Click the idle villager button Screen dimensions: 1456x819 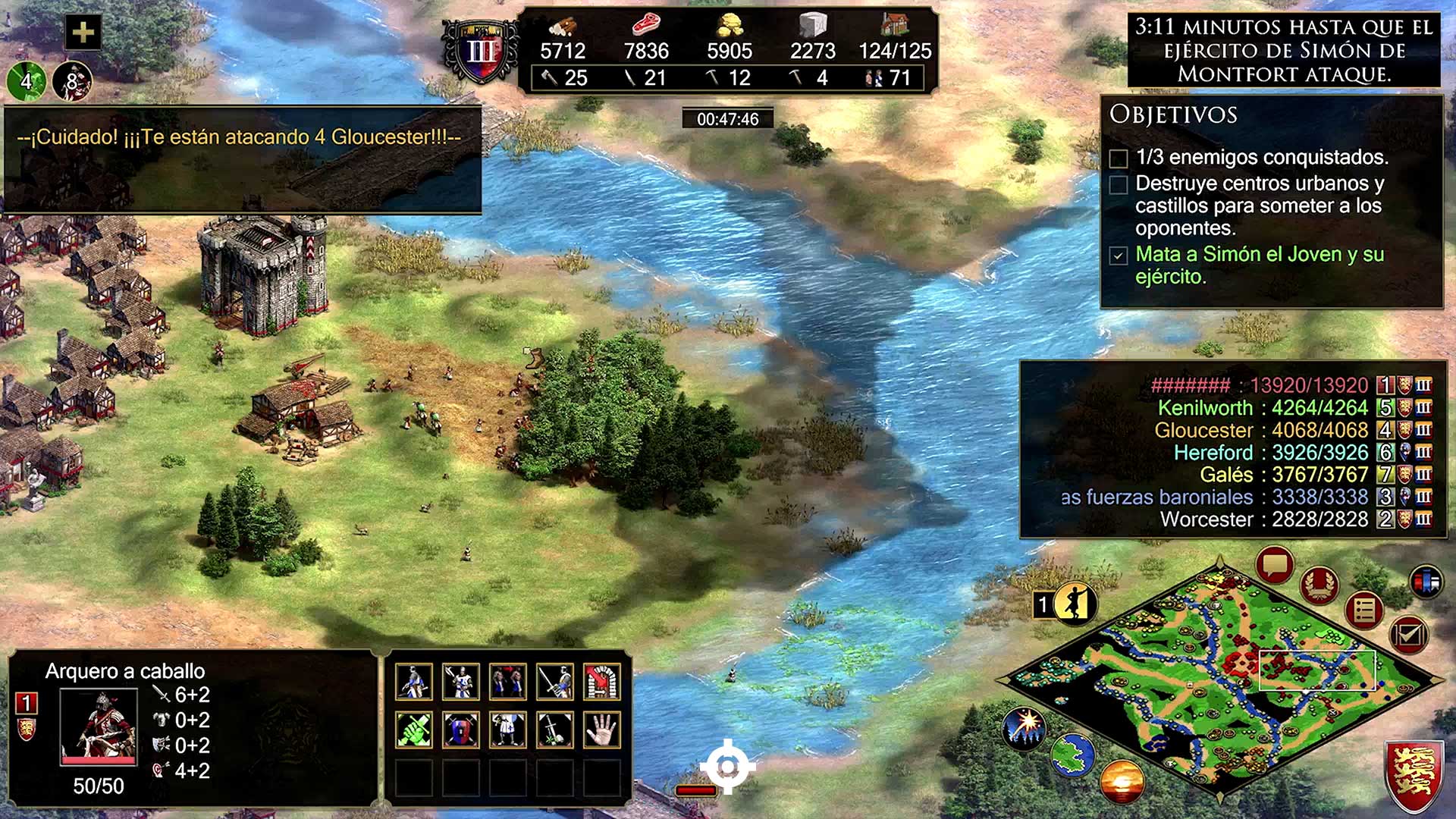tap(1074, 604)
